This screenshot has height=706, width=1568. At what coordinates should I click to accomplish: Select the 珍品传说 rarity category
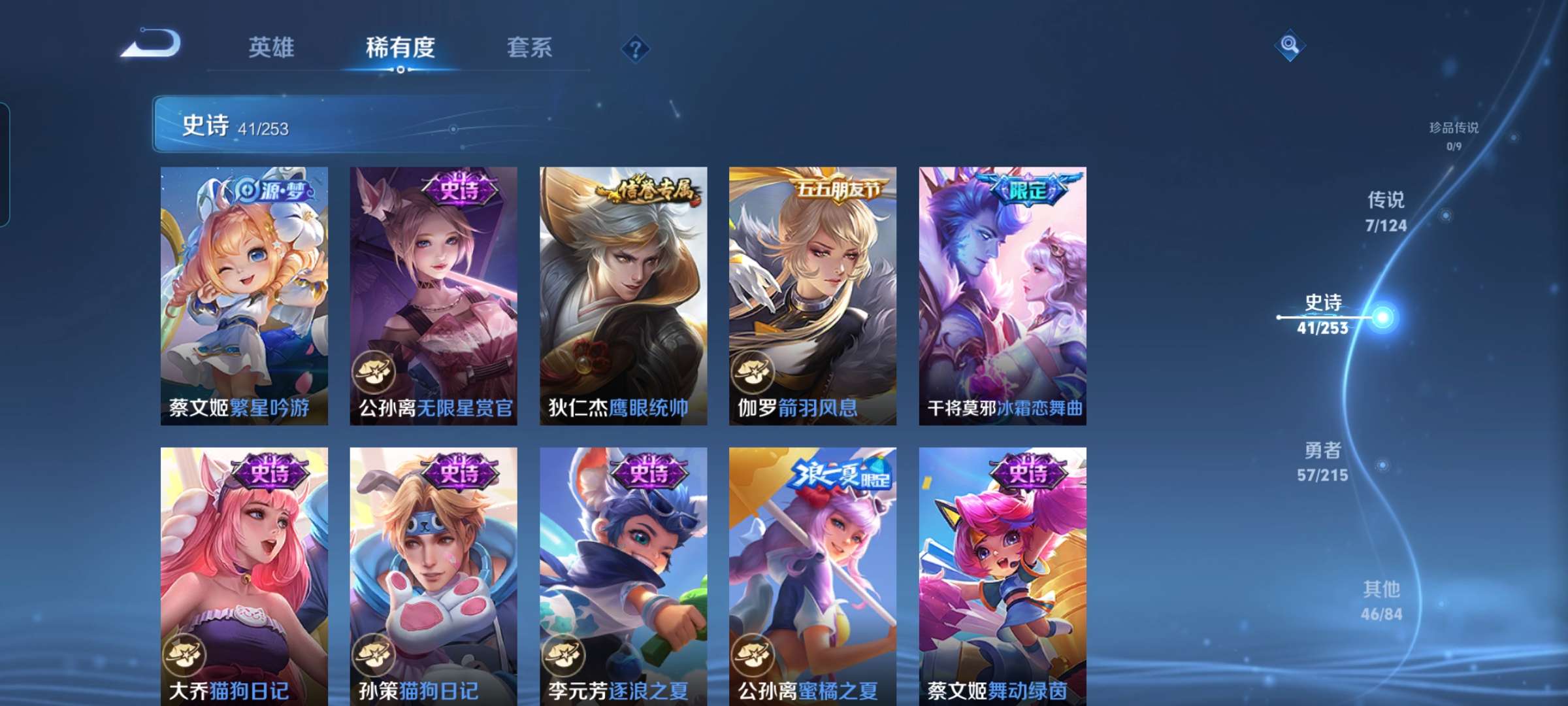click(x=1455, y=134)
